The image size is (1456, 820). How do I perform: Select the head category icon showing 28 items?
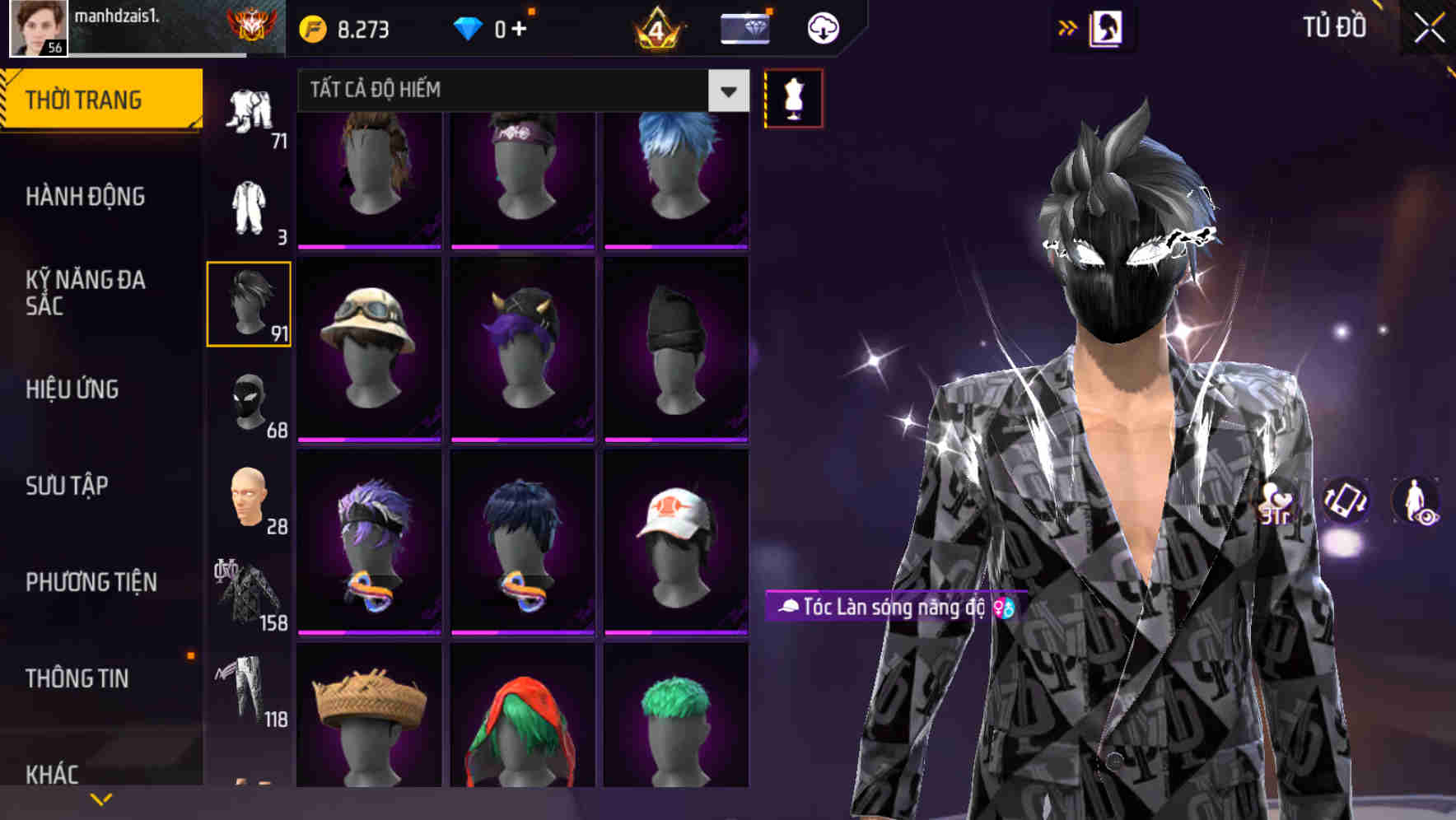[249, 498]
